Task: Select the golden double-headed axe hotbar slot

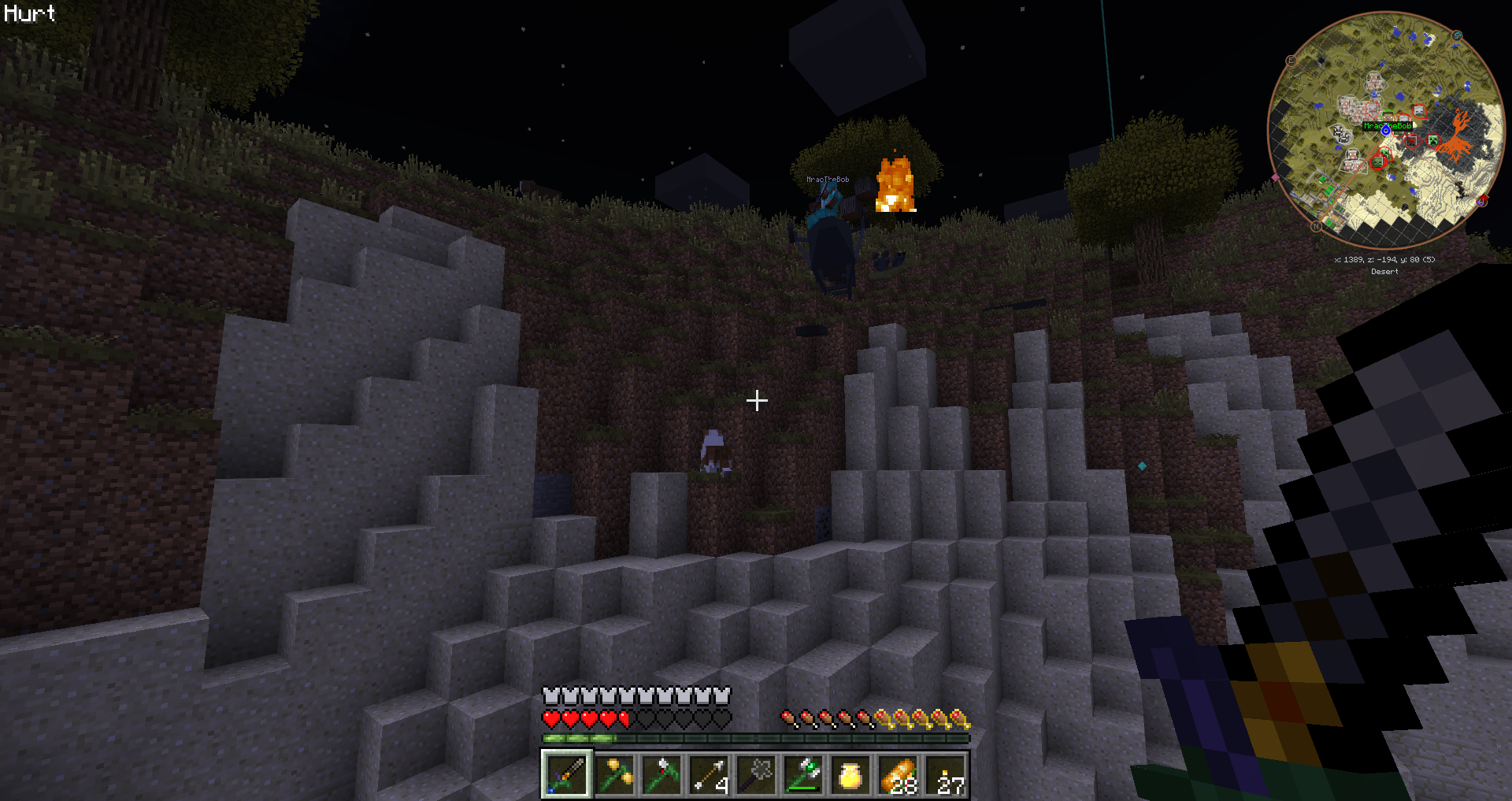Action: 615,775
